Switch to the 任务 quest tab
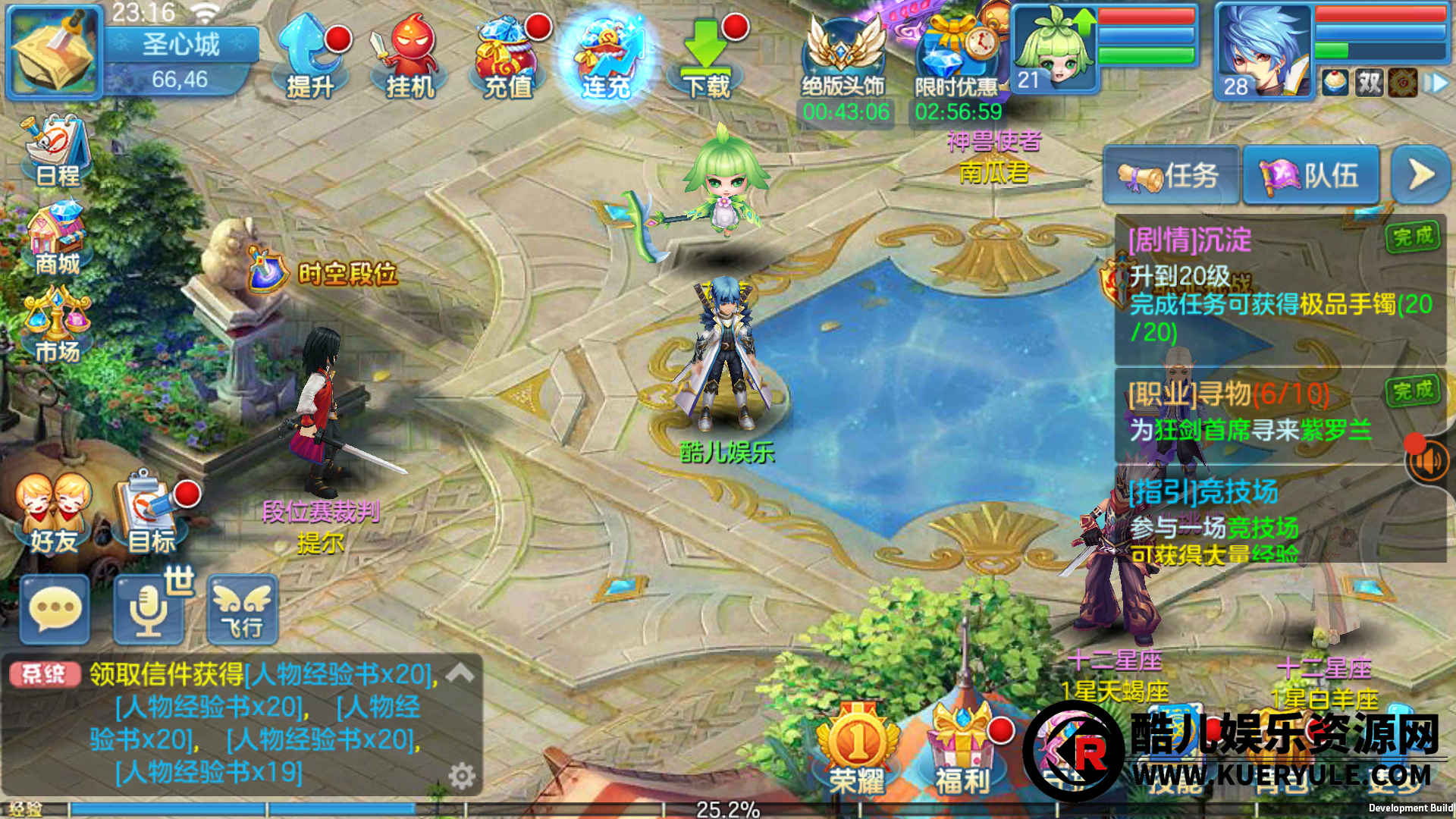1456x819 pixels. pos(1171,176)
